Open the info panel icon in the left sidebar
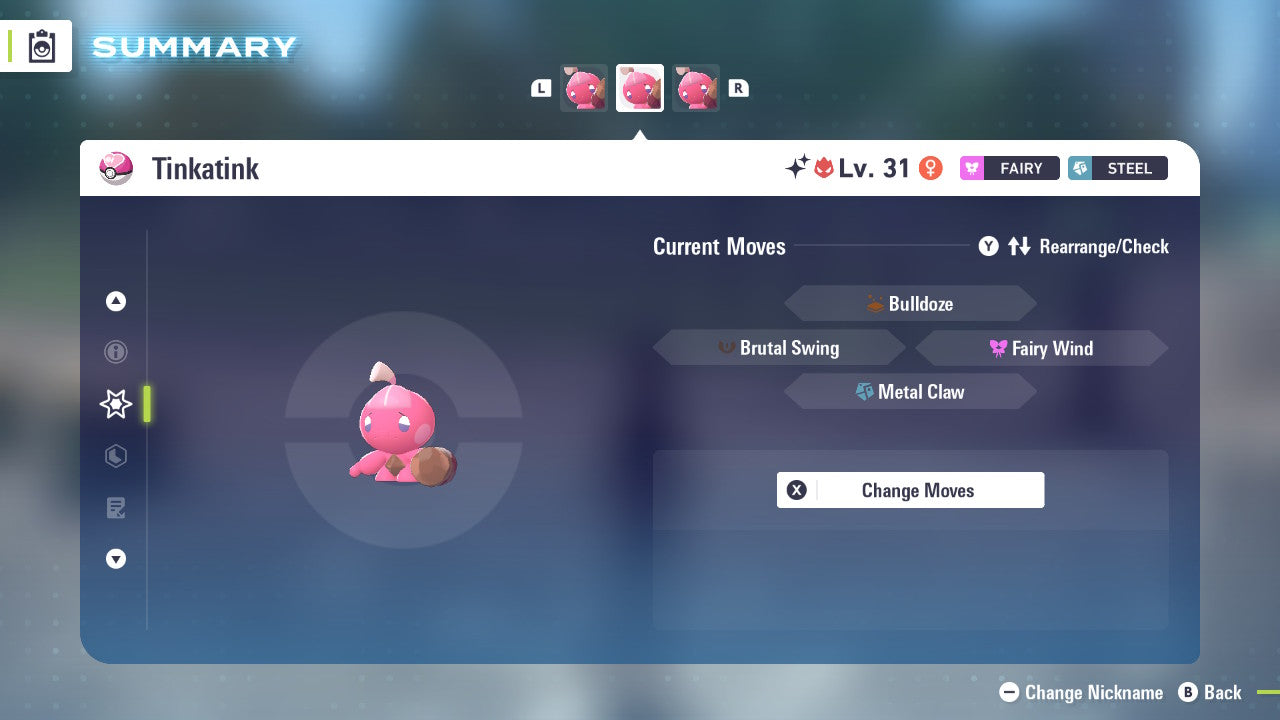 tap(115, 352)
